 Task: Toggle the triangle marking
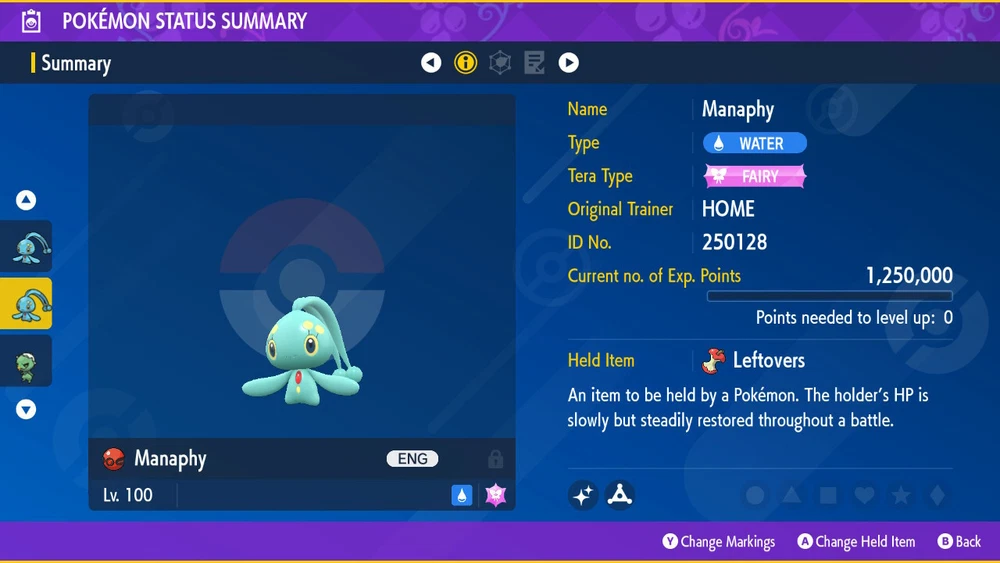point(792,496)
